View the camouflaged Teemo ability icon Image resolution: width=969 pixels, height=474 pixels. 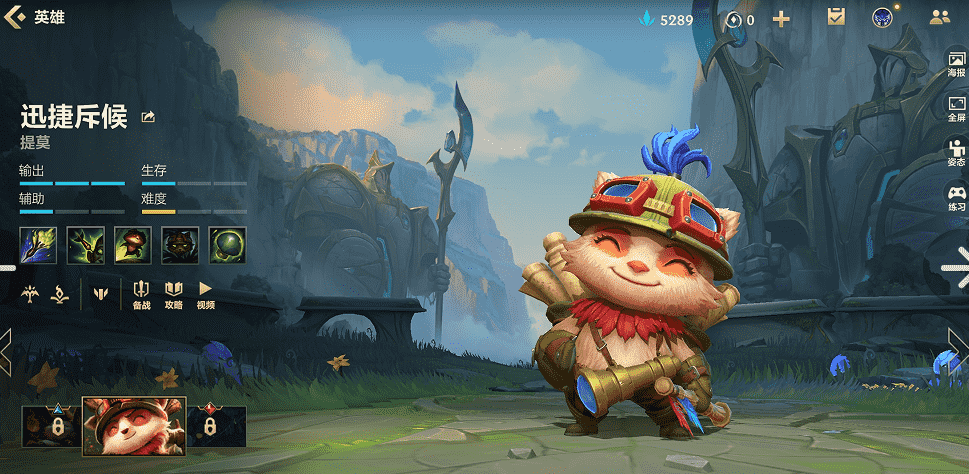click(180, 245)
